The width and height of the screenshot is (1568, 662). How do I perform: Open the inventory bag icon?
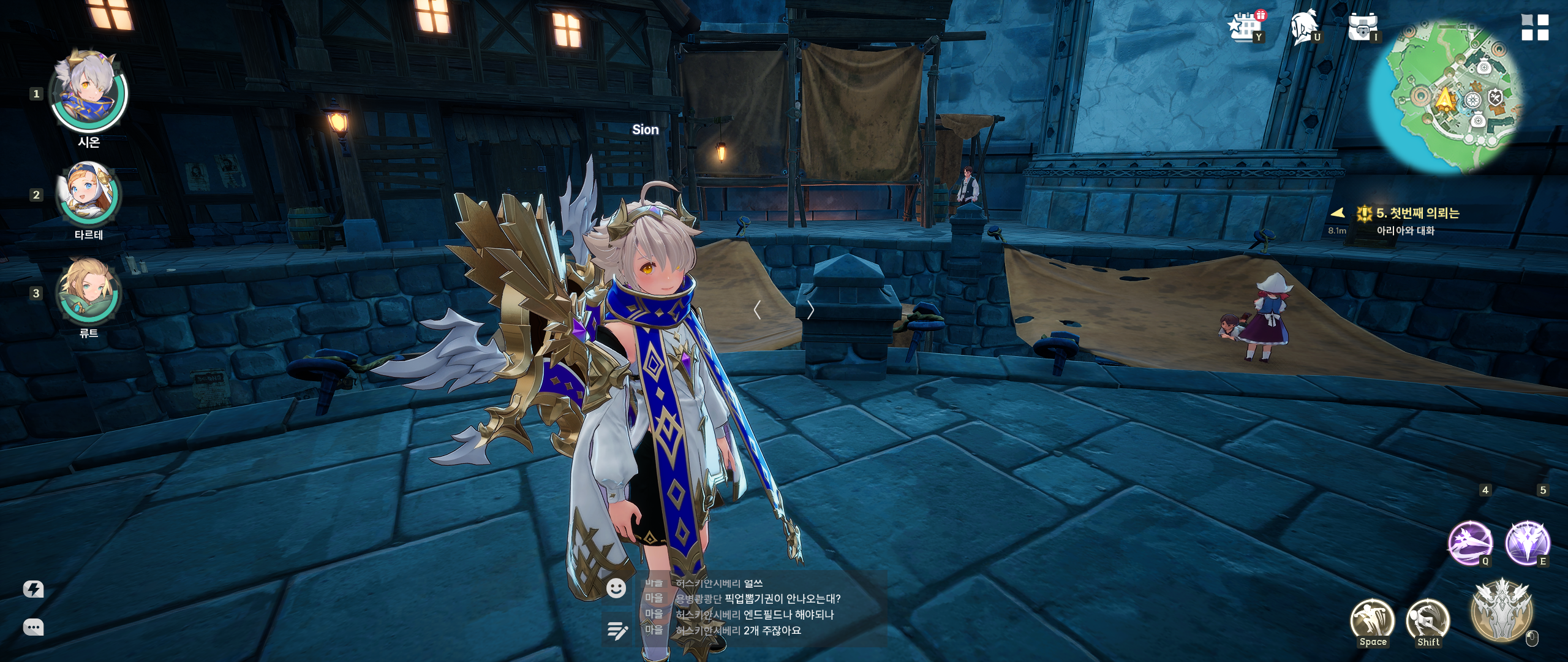click(x=1362, y=28)
